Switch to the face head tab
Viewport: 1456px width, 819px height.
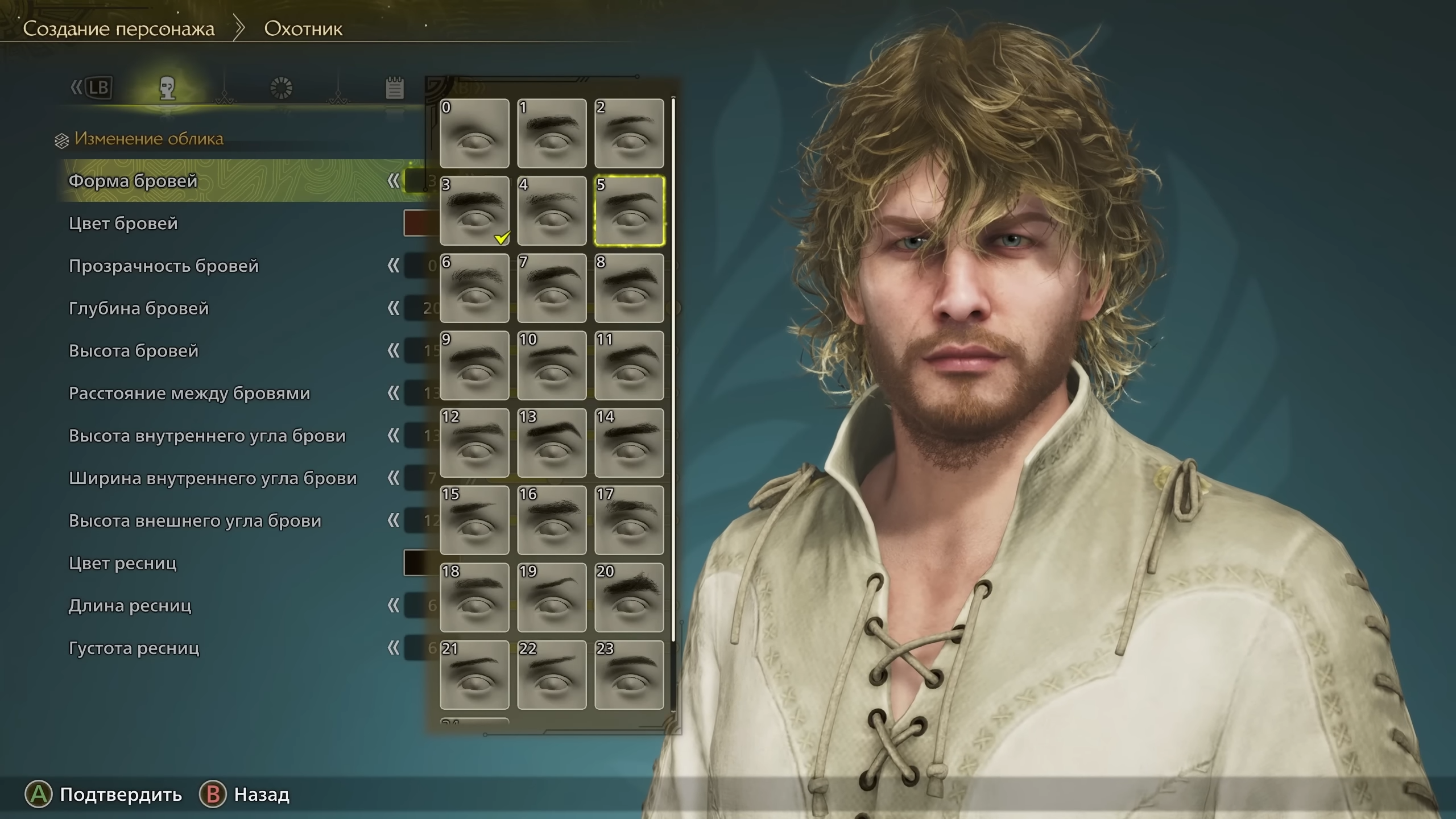pos(167,88)
